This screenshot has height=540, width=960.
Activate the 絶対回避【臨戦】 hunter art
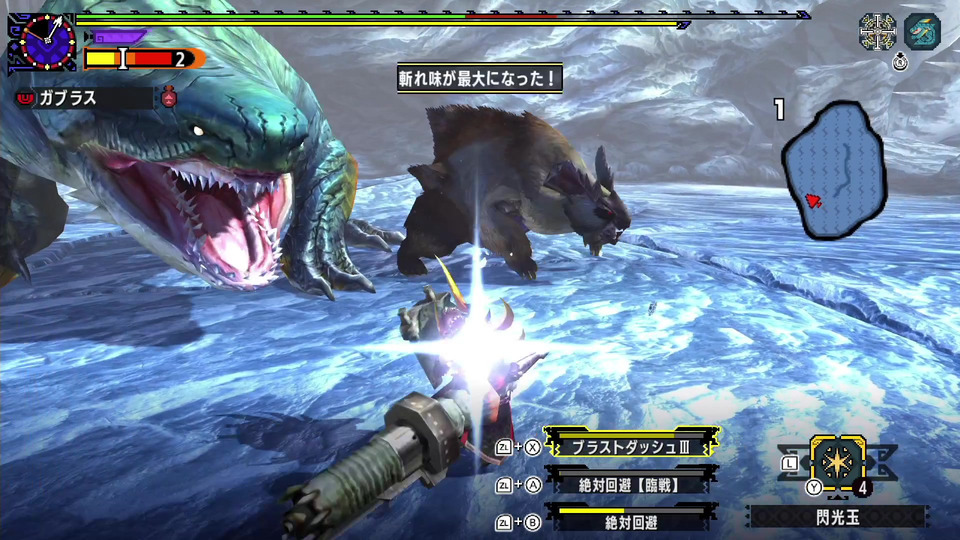(x=629, y=485)
